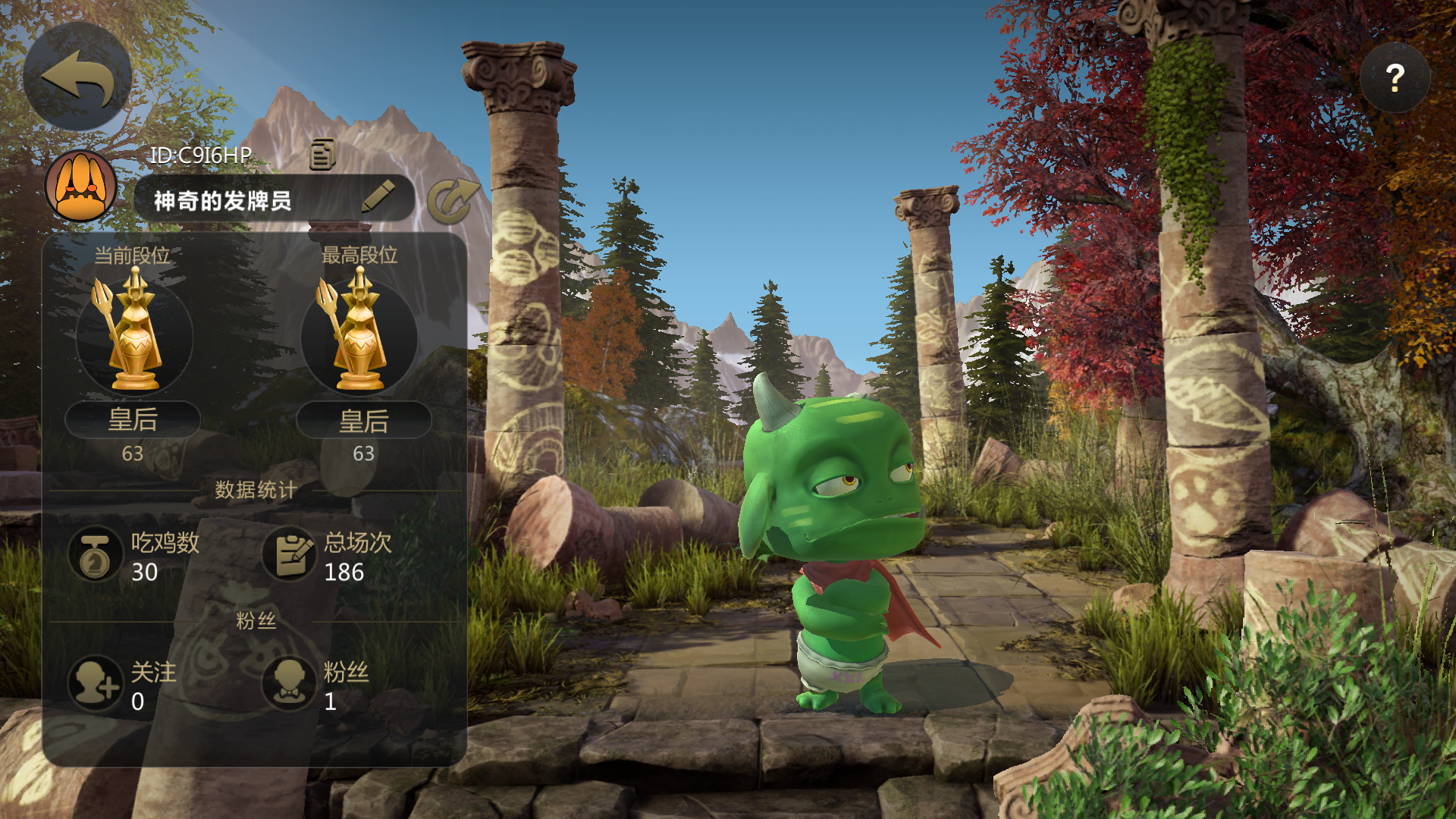Copy the player ID with the clipboard icon
This screenshot has width=1456, height=819.
coord(322,154)
